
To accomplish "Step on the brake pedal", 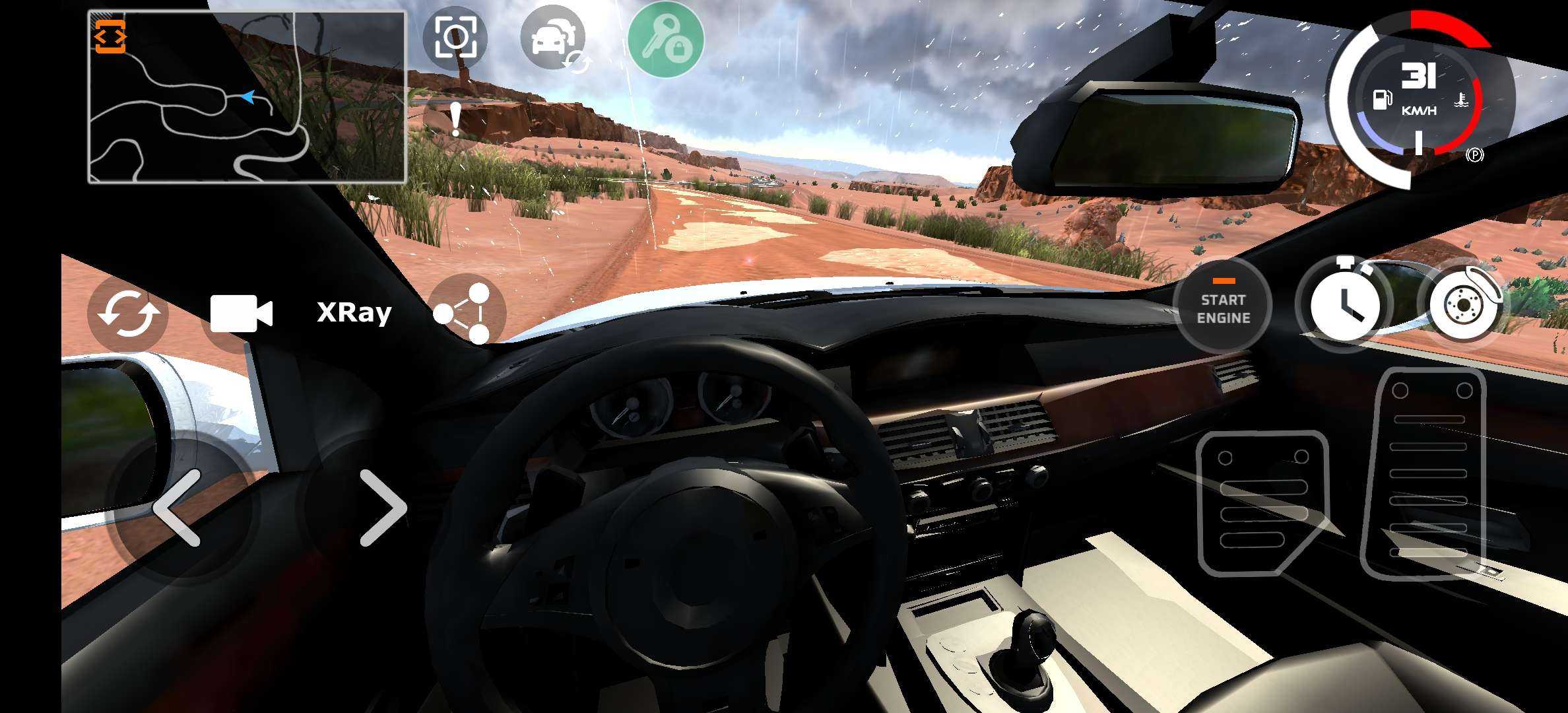I will [1262, 503].
